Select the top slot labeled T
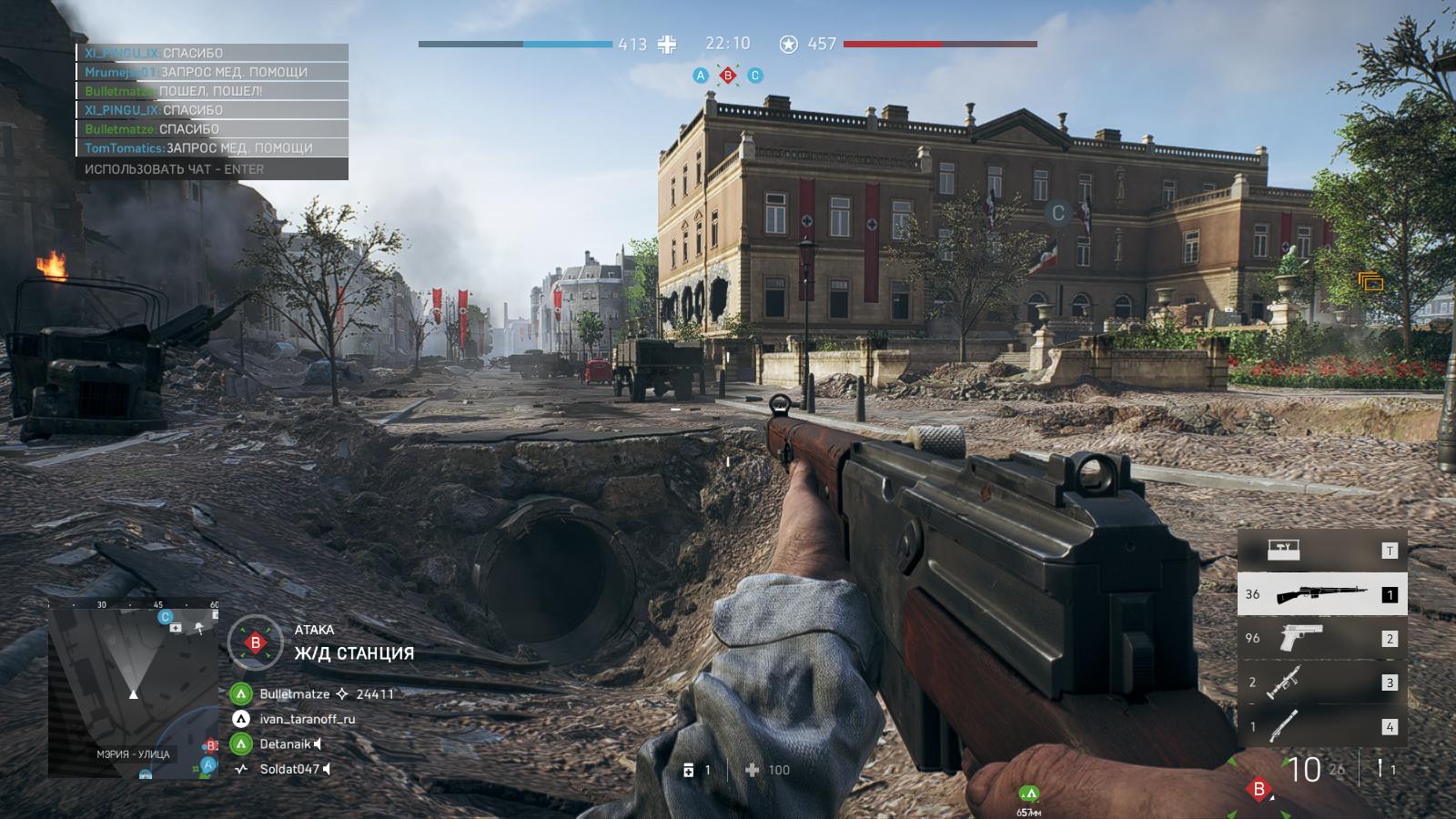The width and height of the screenshot is (1456, 819). click(1321, 551)
